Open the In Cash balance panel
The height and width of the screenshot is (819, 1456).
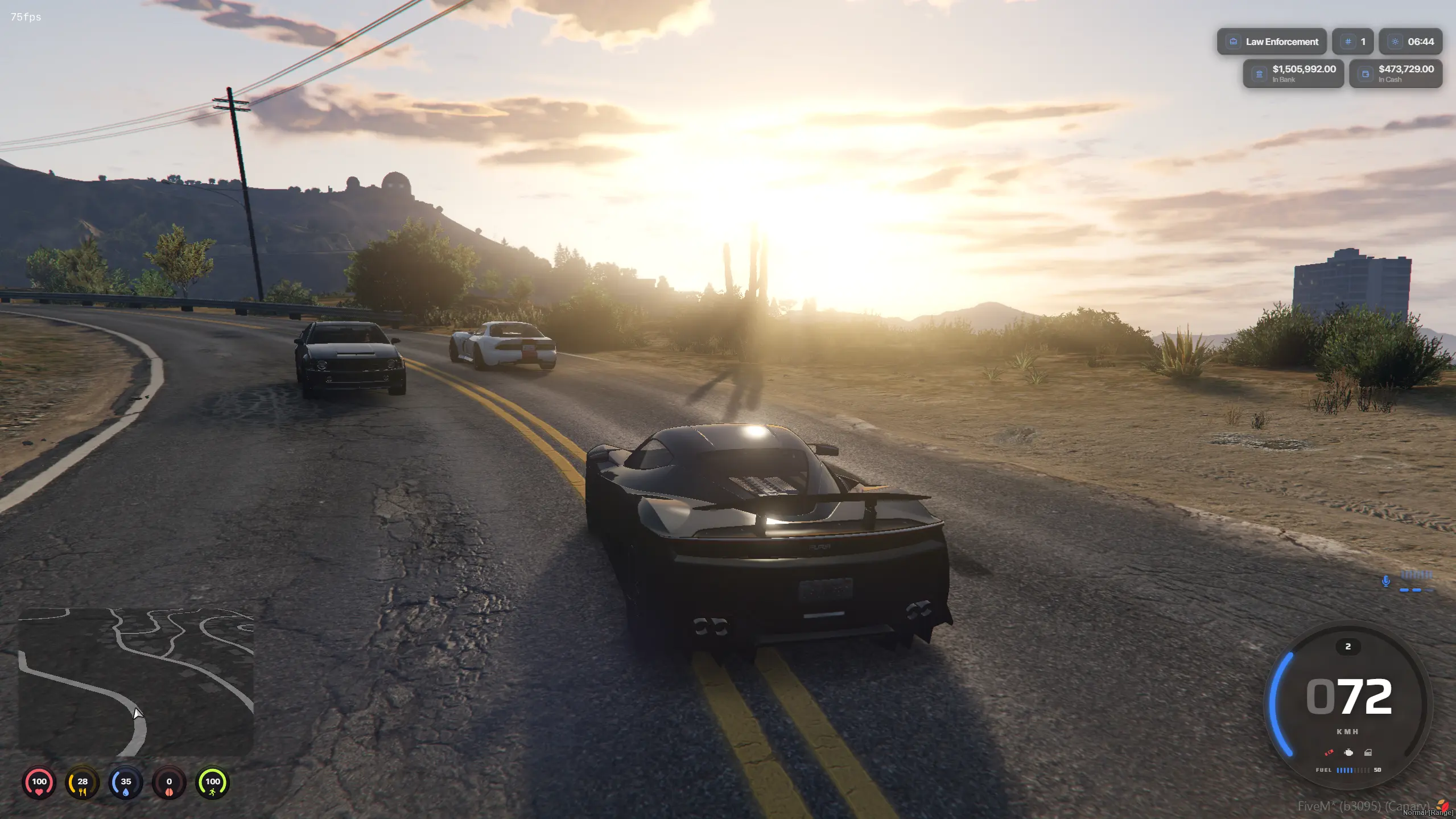coord(1396,73)
